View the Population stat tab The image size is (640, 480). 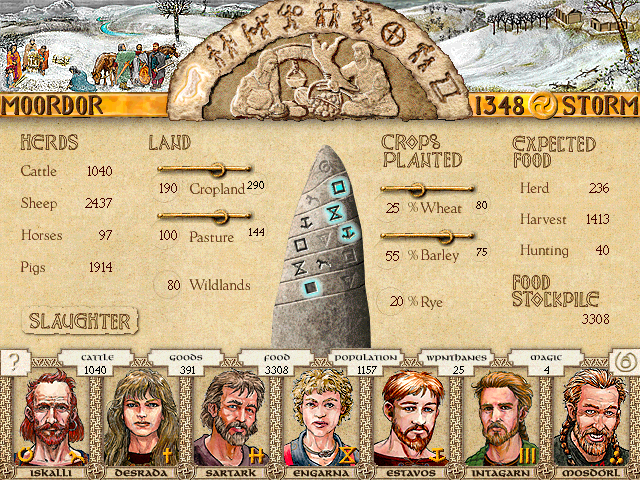pyautogui.click(x=364, y=363)
